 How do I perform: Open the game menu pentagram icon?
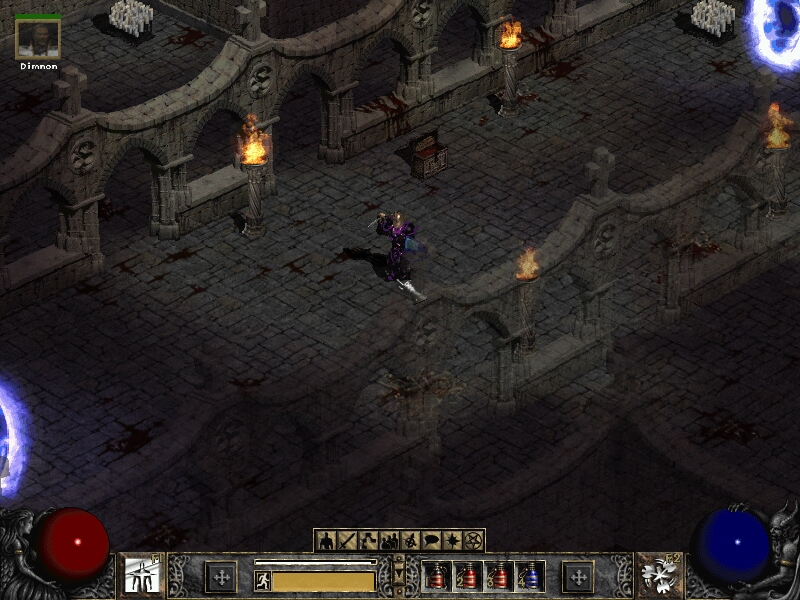(473, 541)
